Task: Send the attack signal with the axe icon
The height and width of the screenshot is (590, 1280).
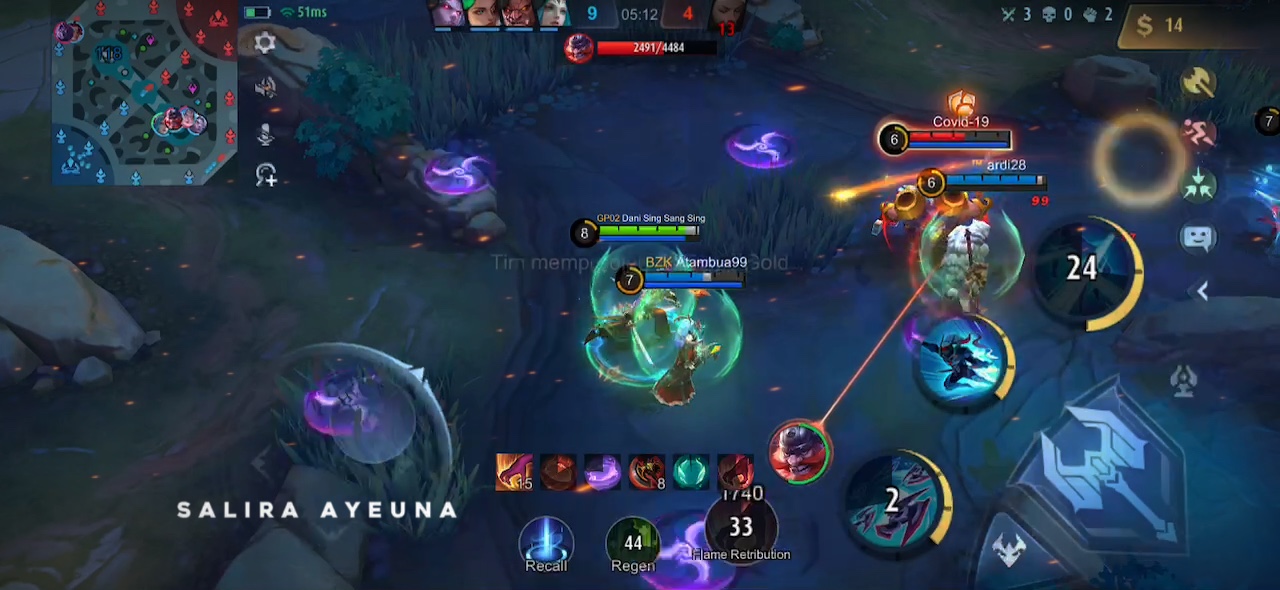Action: 1198,83
